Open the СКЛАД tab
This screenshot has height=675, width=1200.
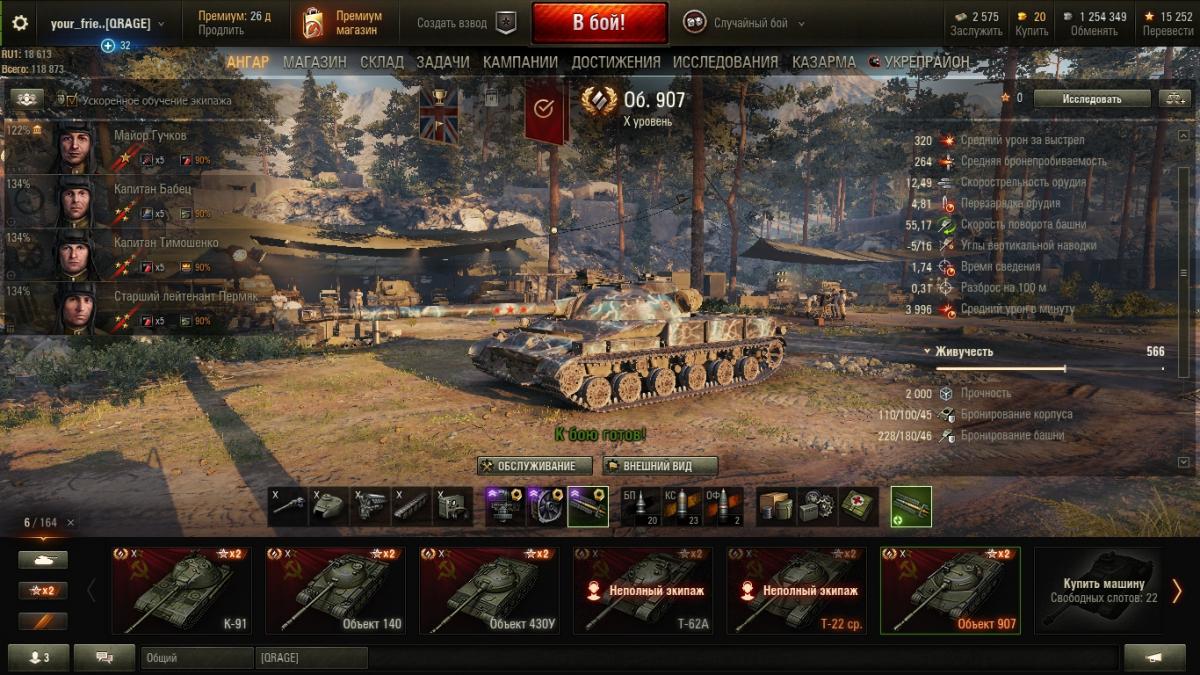coord(381,62)
